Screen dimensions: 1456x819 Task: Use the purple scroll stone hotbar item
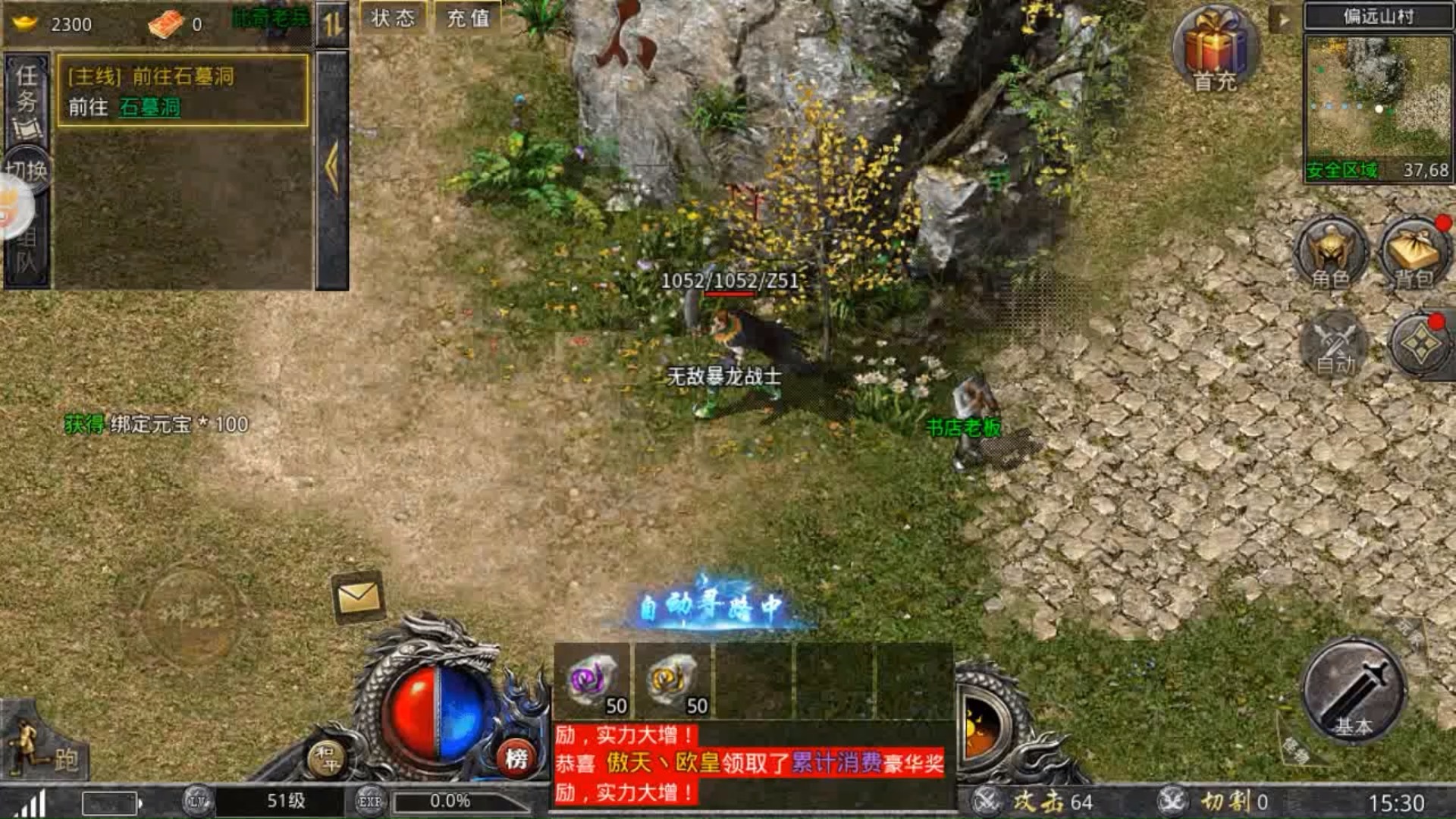tap(593, 680)
